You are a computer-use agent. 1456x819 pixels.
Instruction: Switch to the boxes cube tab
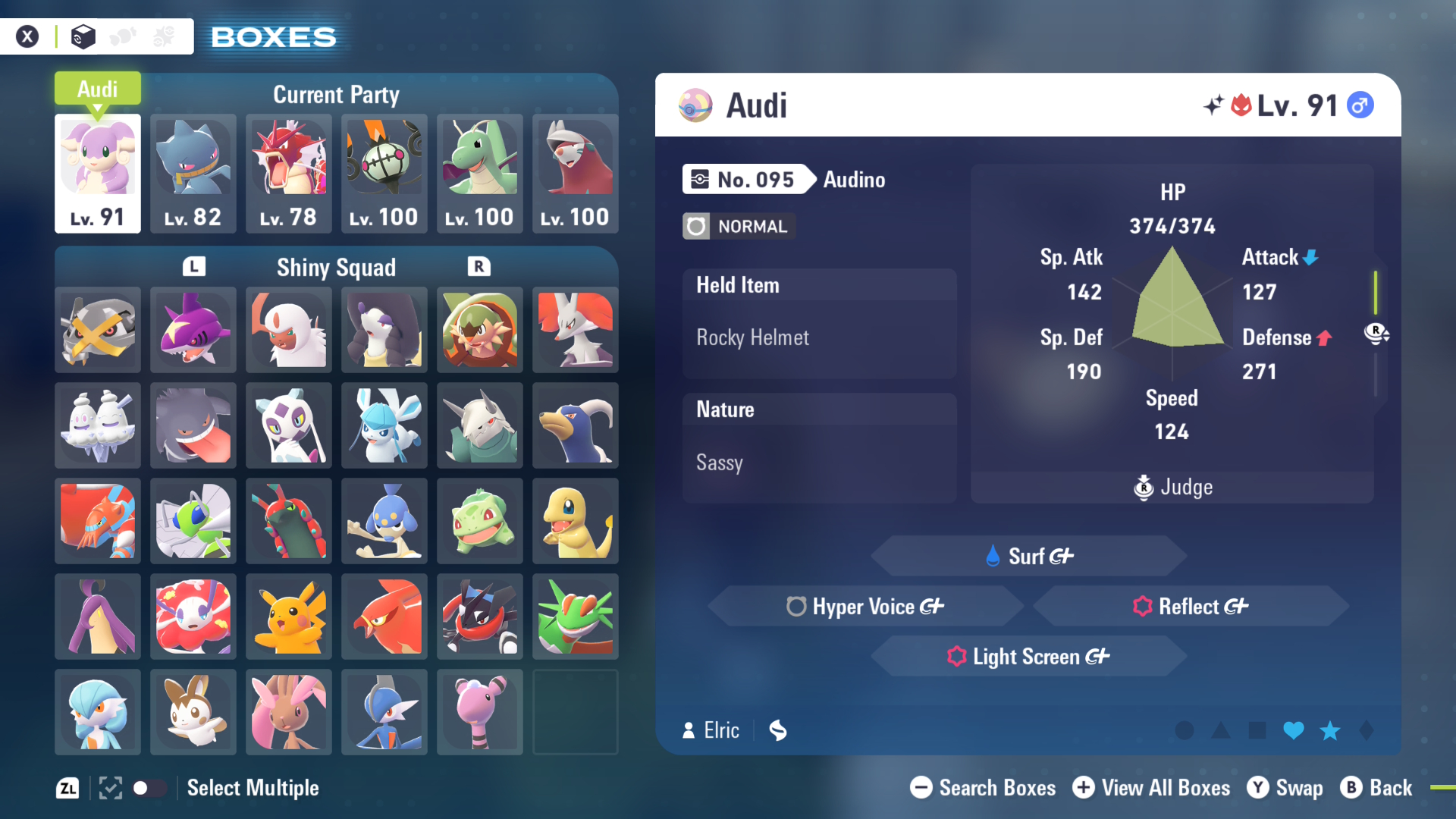click(x=83, y=36)
